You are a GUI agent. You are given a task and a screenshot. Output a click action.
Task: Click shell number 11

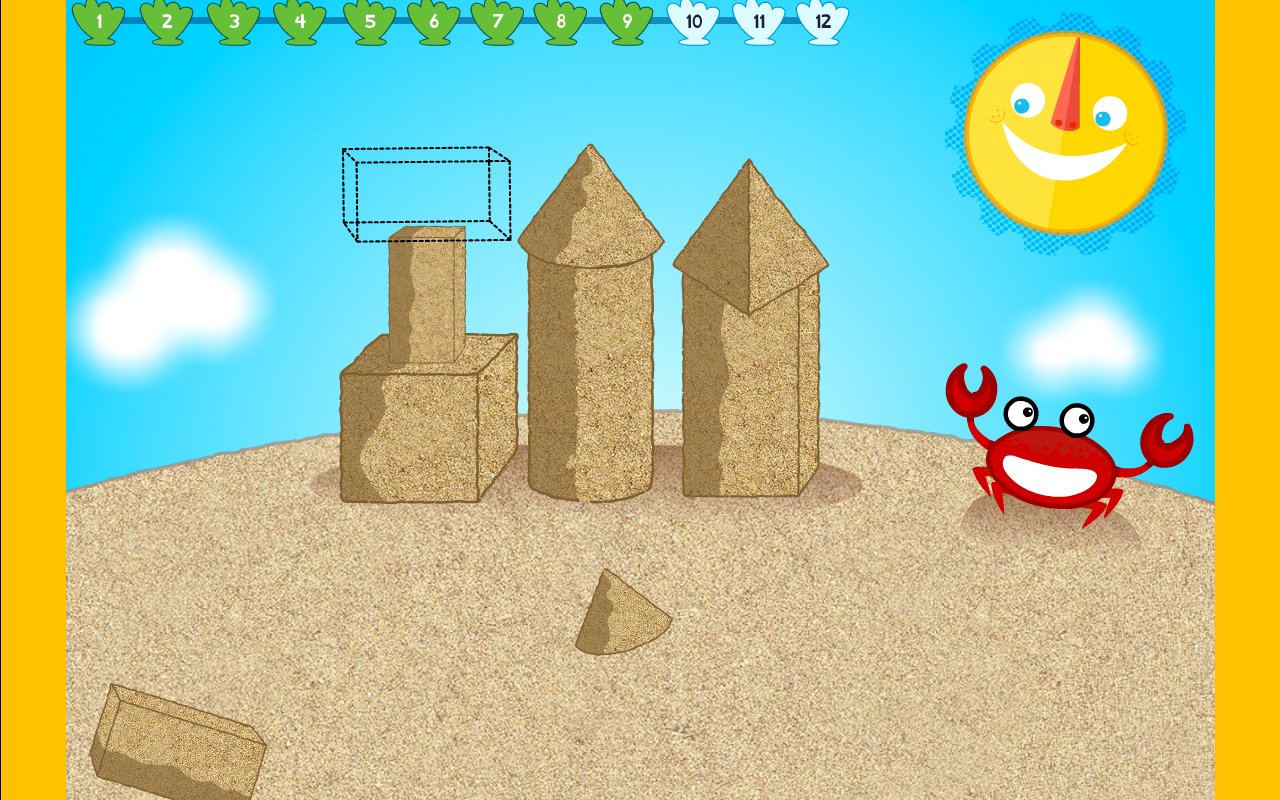pyautogui.click(x=758, y=18)
